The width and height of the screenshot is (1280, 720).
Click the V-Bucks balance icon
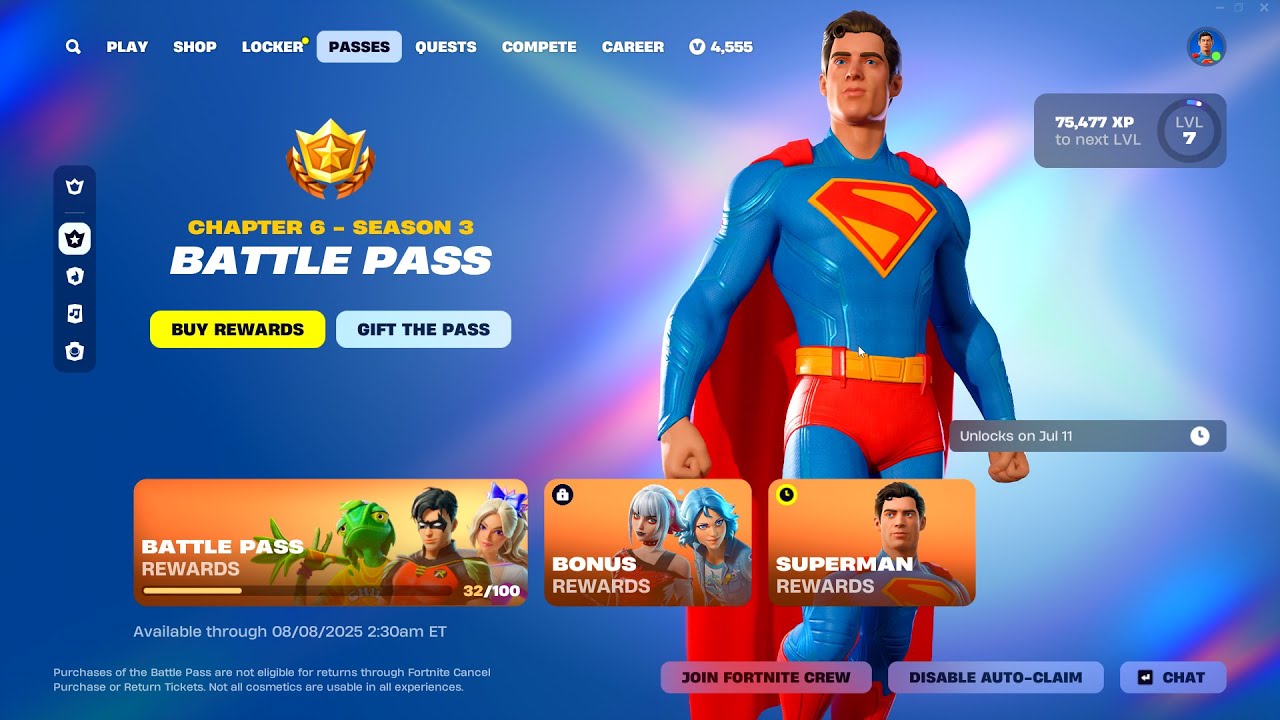click(x=698, y=46)
